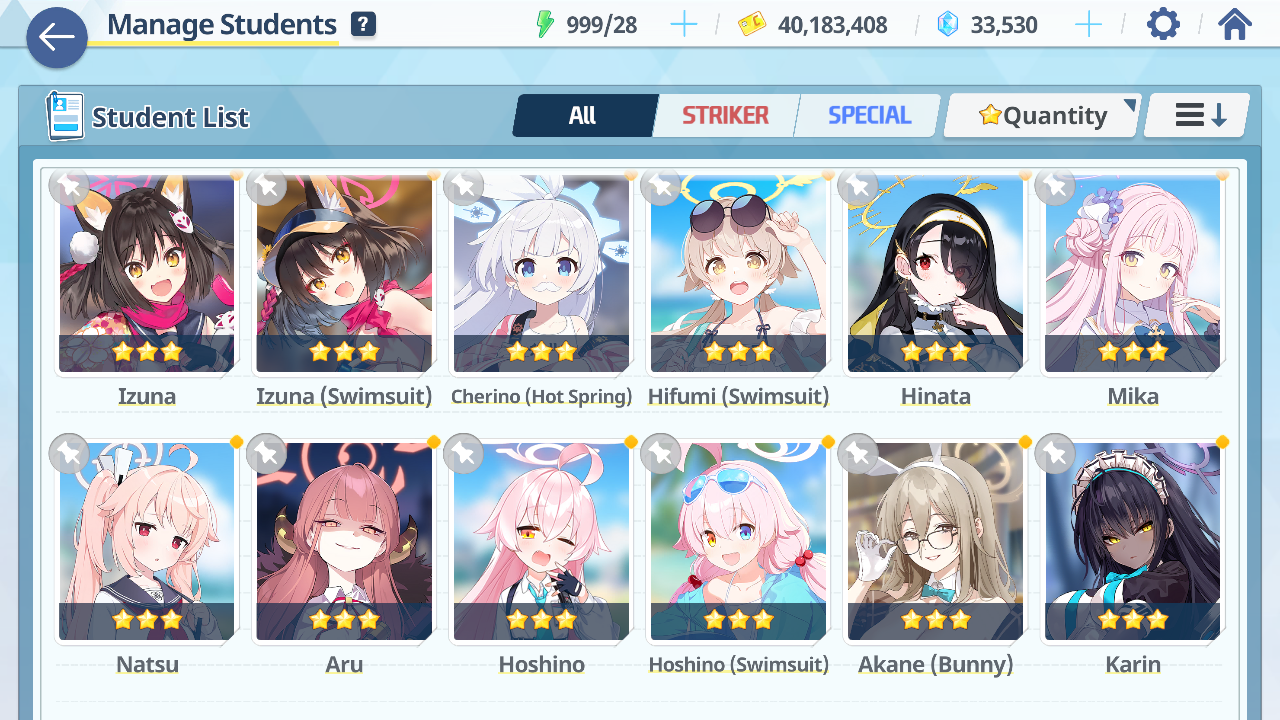Image resolution: width=1280 pixels, height=720 pixels.
Task: Choose the Hoshino (Swimsuit) student card
Action: (738, 543)
